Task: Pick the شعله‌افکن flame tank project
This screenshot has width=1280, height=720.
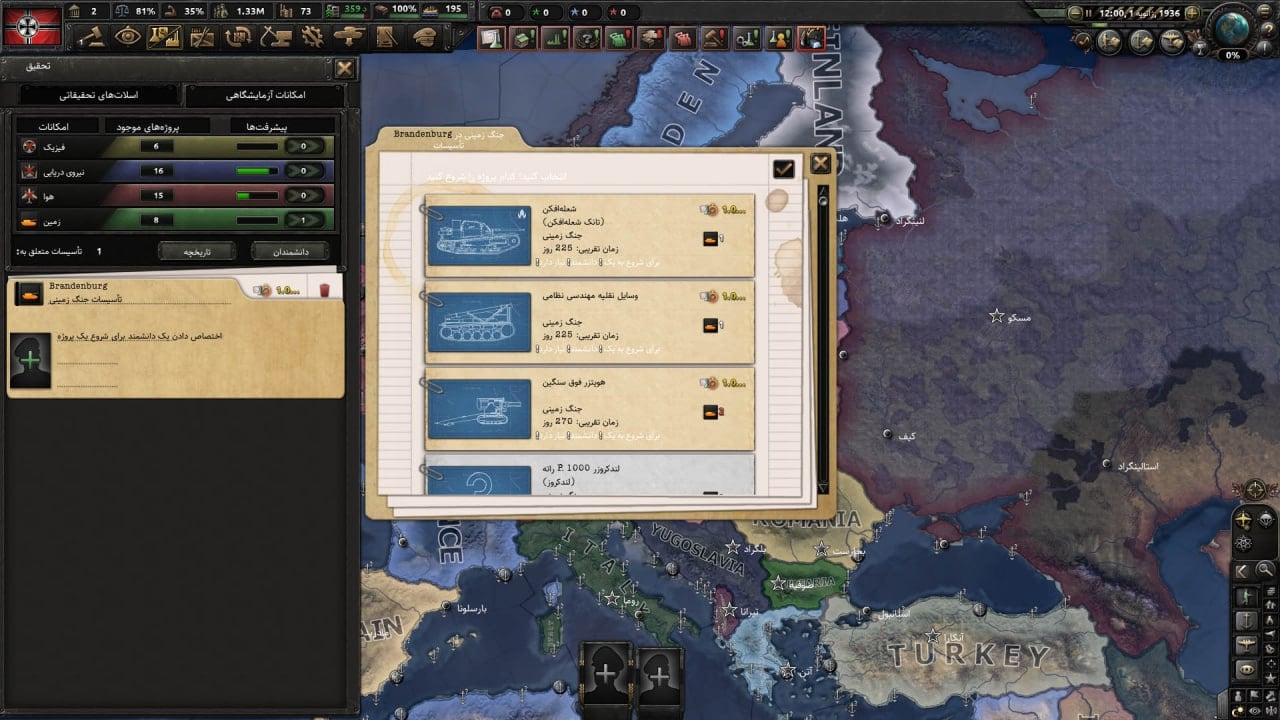Action: [589, 236]
